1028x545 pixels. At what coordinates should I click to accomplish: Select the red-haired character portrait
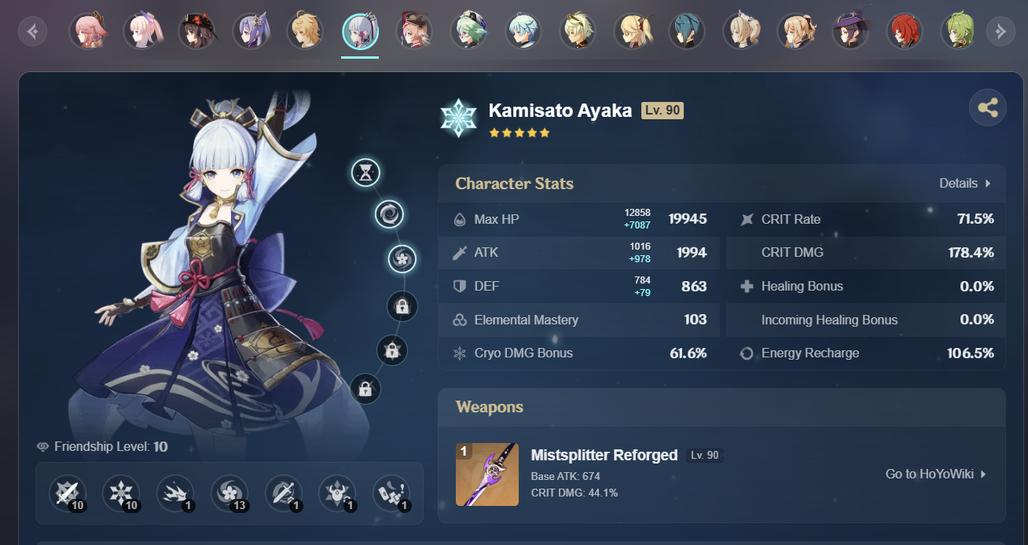904,31
